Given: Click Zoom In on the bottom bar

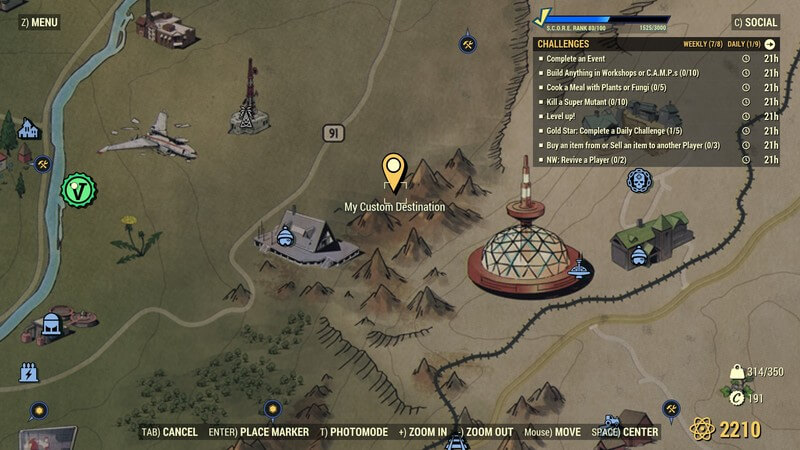Looking at the screenshot, I should [x=420, y=432].
